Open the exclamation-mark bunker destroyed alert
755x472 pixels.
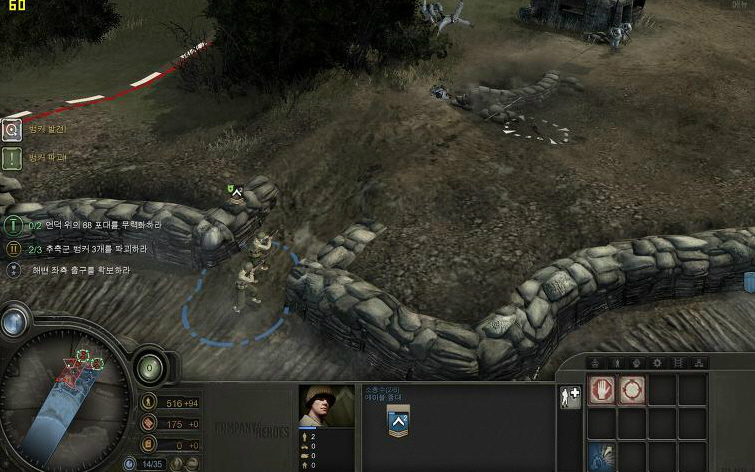coord(12,158)
